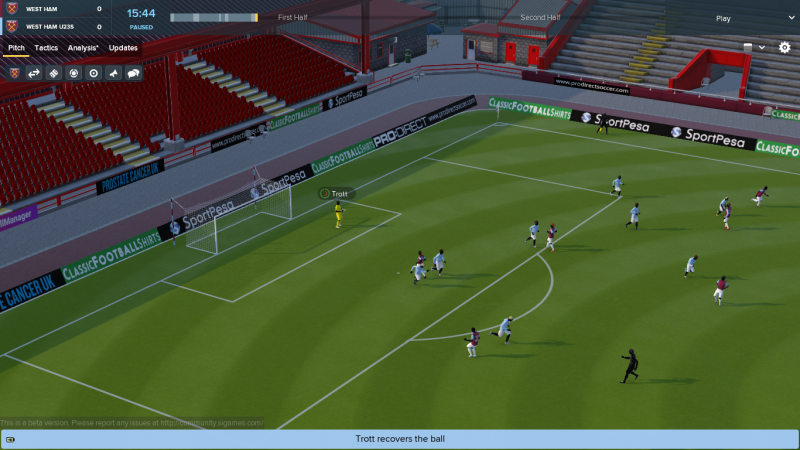Screen dimensions: 800x450
Task: Click the Second Half timeline label
Action: click(x=540, y=18)
